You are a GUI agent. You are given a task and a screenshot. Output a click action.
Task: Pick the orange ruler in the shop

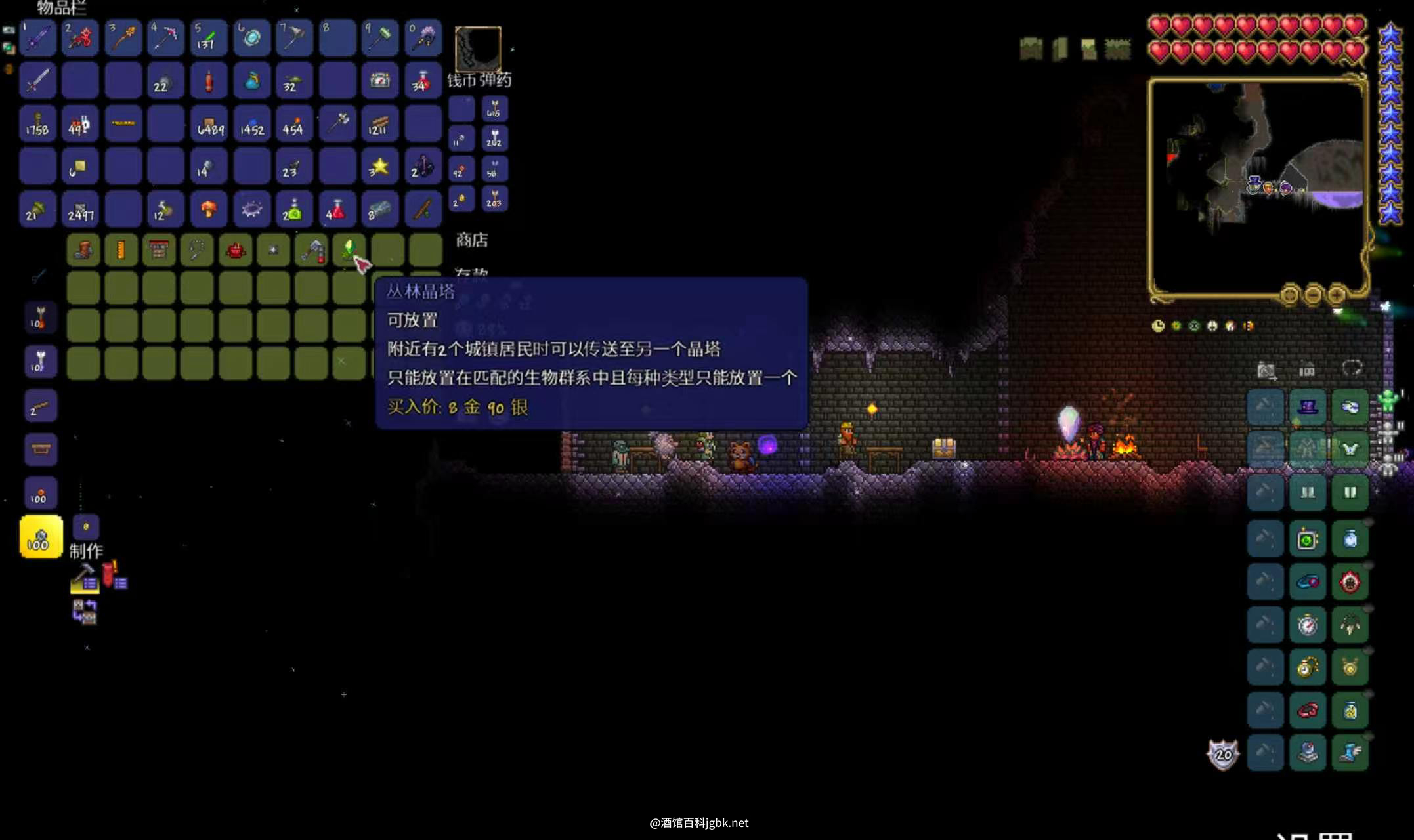pos(121,250)
